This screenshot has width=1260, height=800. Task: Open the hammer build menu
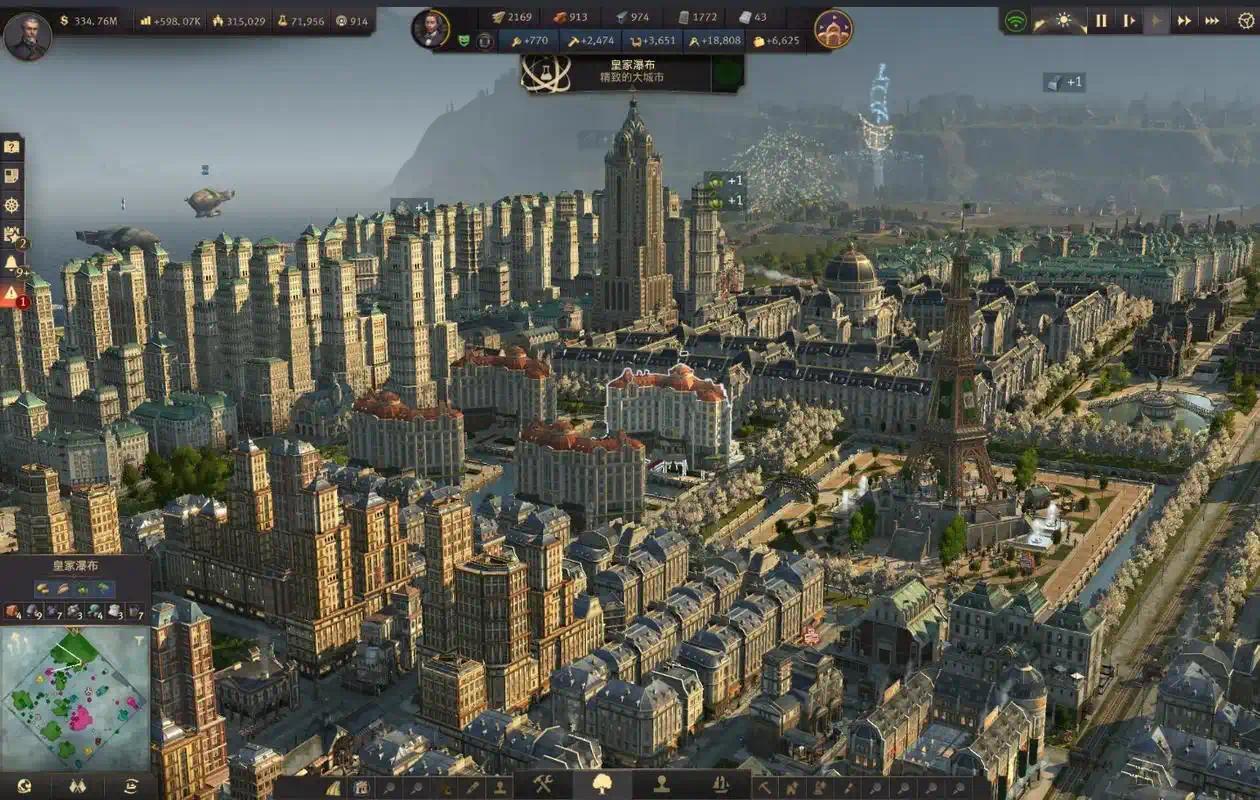click(x=543, y=784)
